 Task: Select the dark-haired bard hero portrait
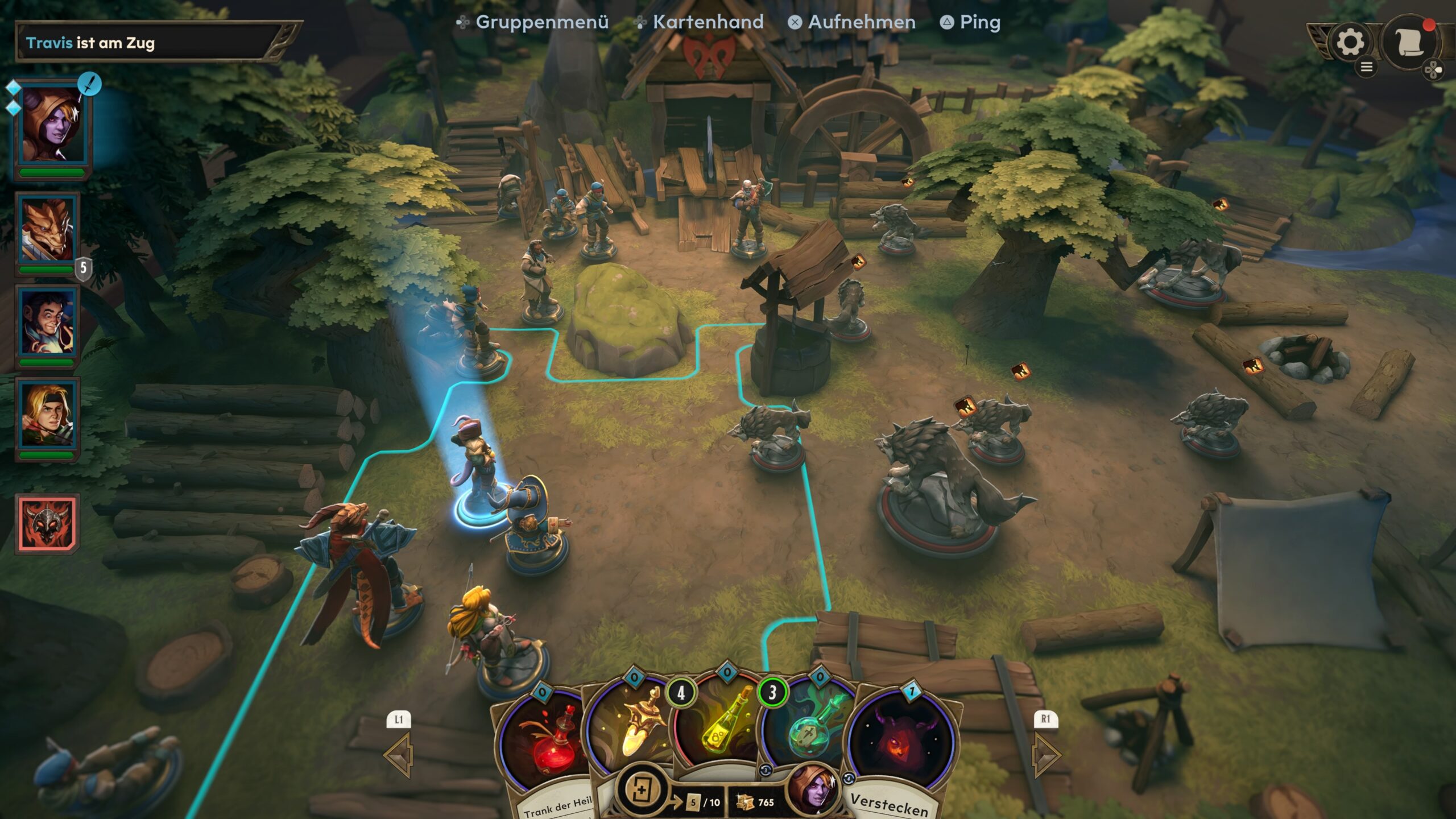tap(47, 323)
